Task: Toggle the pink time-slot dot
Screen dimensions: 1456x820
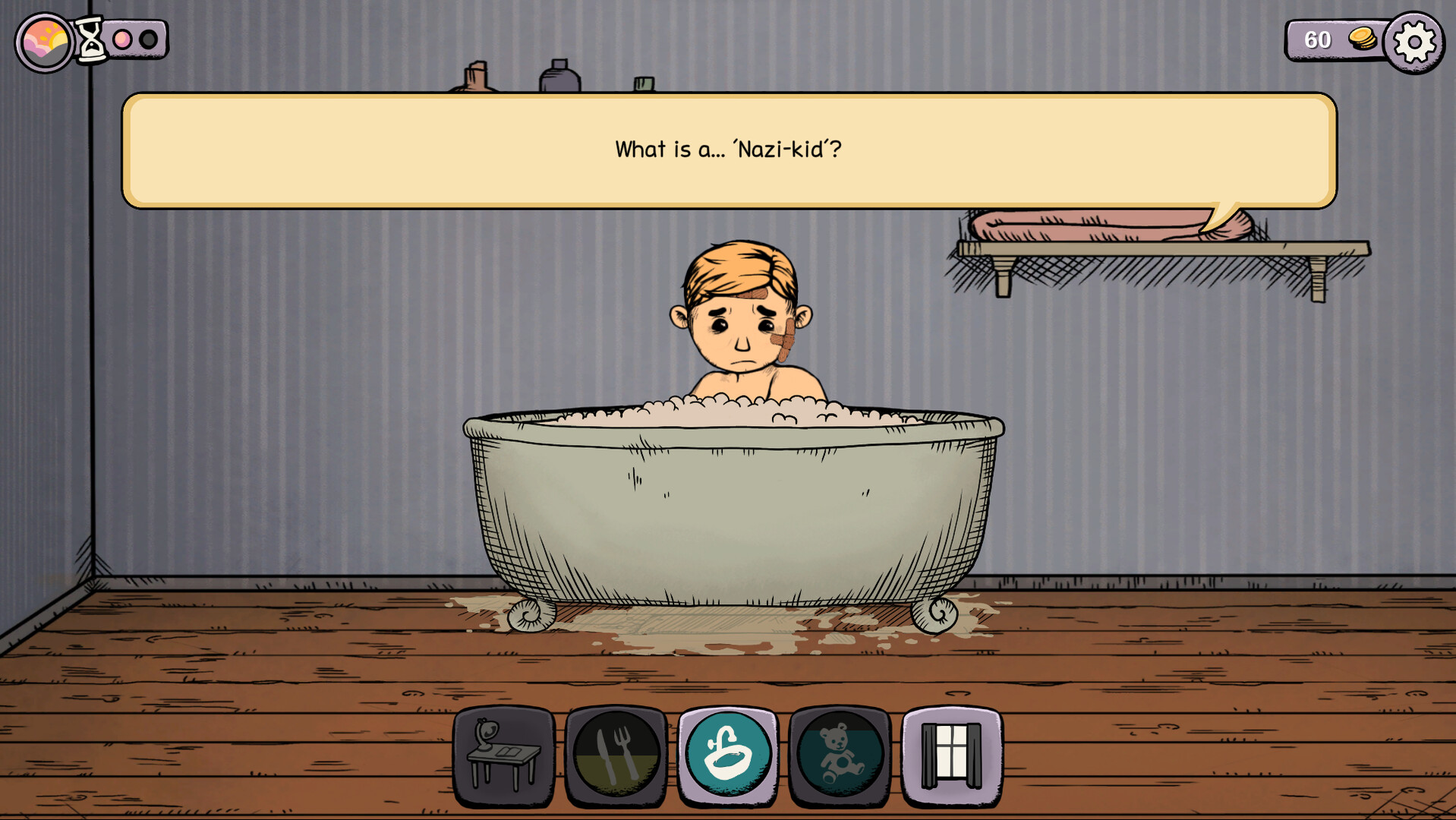Action: [121, 38]
